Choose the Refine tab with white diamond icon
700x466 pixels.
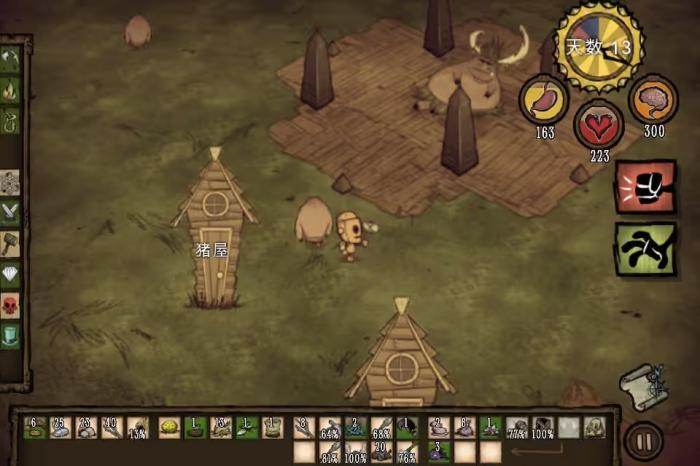pos(10,274)
